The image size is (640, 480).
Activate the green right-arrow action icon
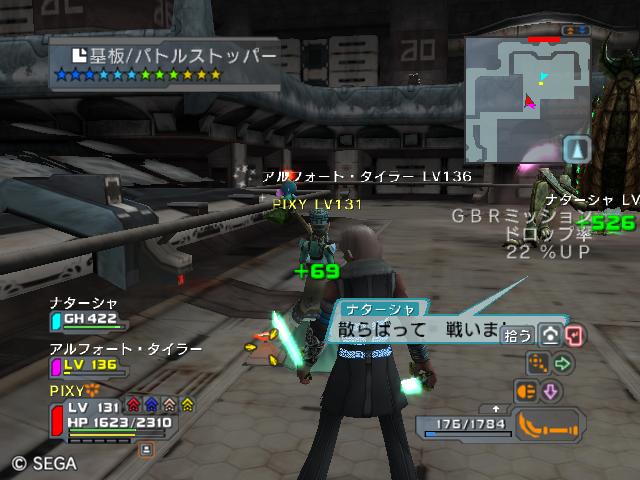(x=563, y=364)
